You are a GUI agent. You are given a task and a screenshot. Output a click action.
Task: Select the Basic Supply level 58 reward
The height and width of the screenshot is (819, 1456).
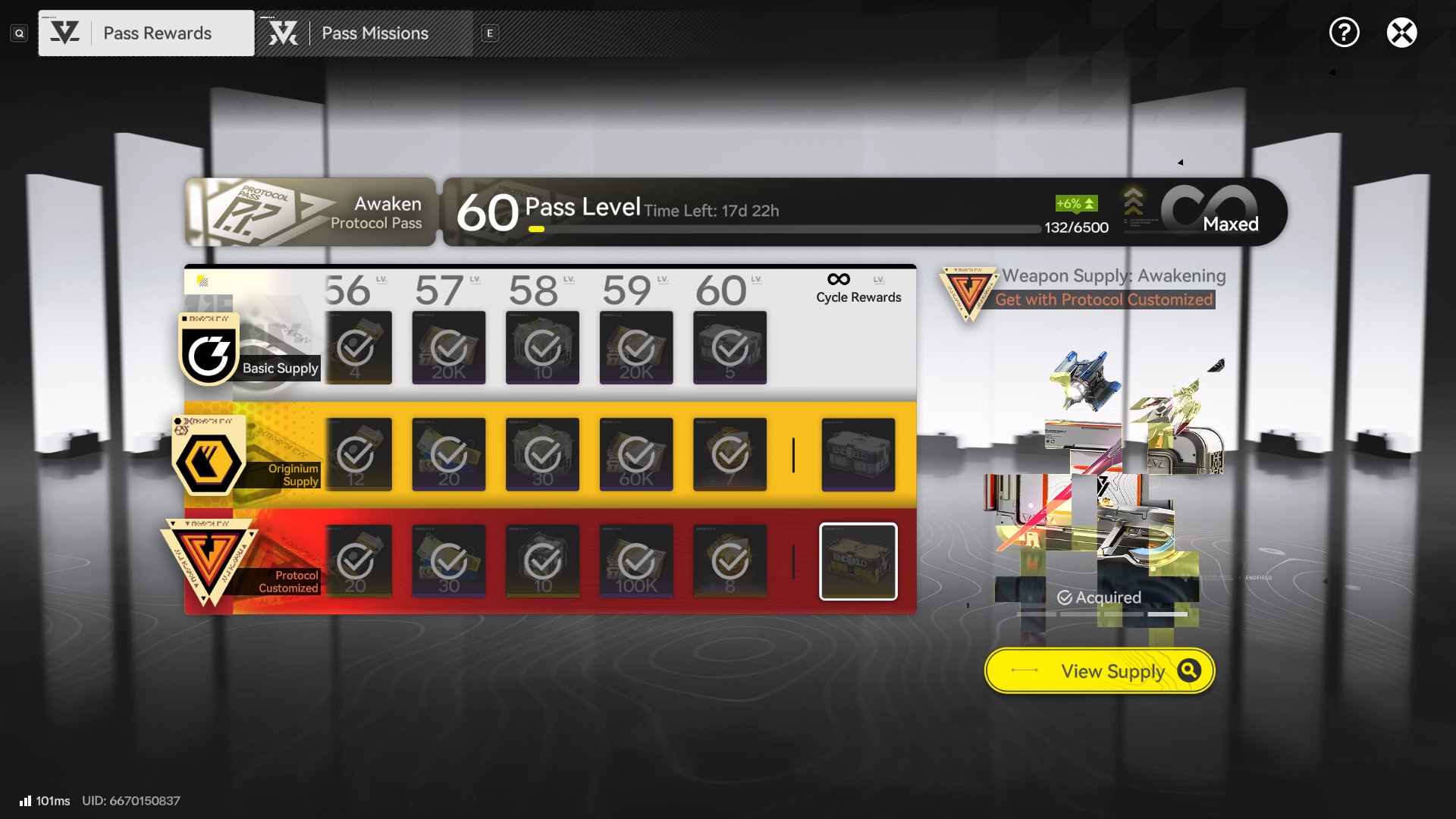pyautogui.click(x=542, y=348)
